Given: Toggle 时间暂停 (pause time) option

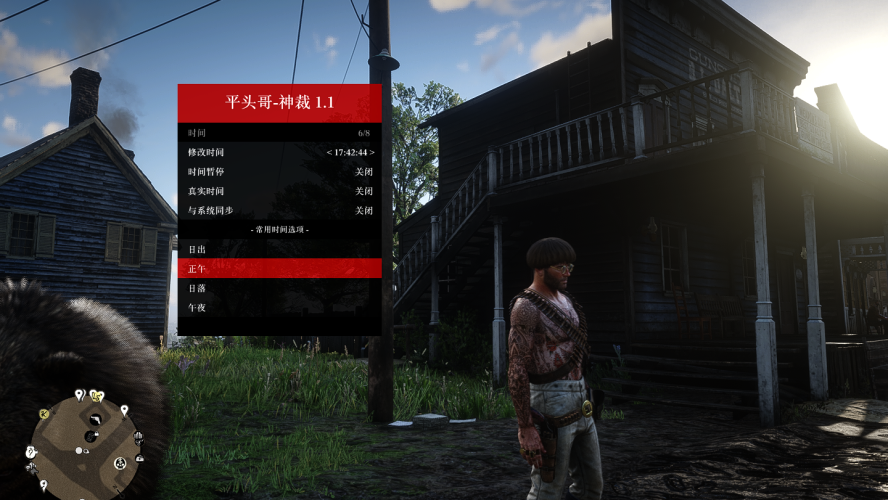Looking at the screenshot, I should [x=279, y=172].
